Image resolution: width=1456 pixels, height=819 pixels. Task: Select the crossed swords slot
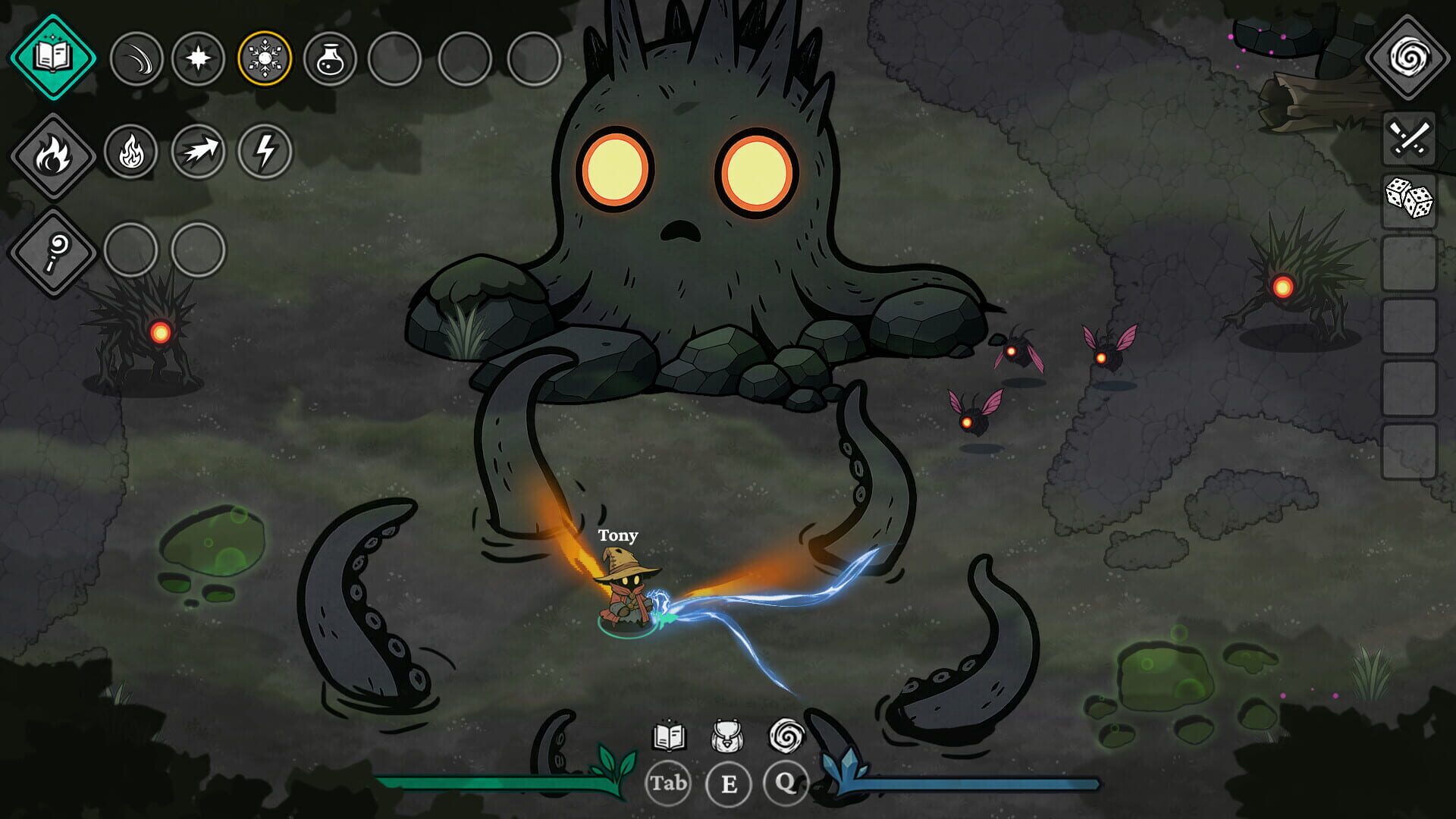[x=1409, y=138]
